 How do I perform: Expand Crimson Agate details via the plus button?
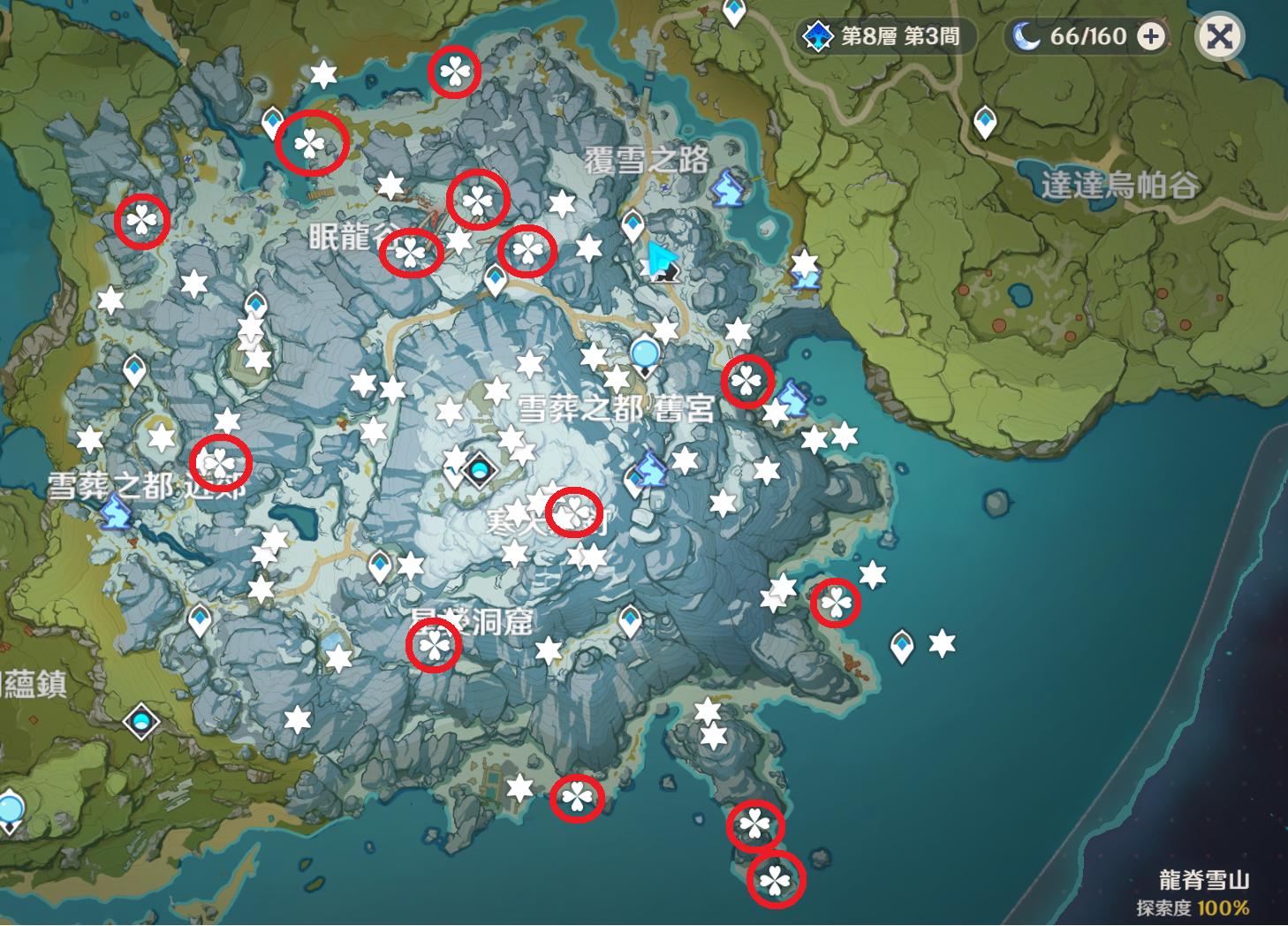(1148, 36)
